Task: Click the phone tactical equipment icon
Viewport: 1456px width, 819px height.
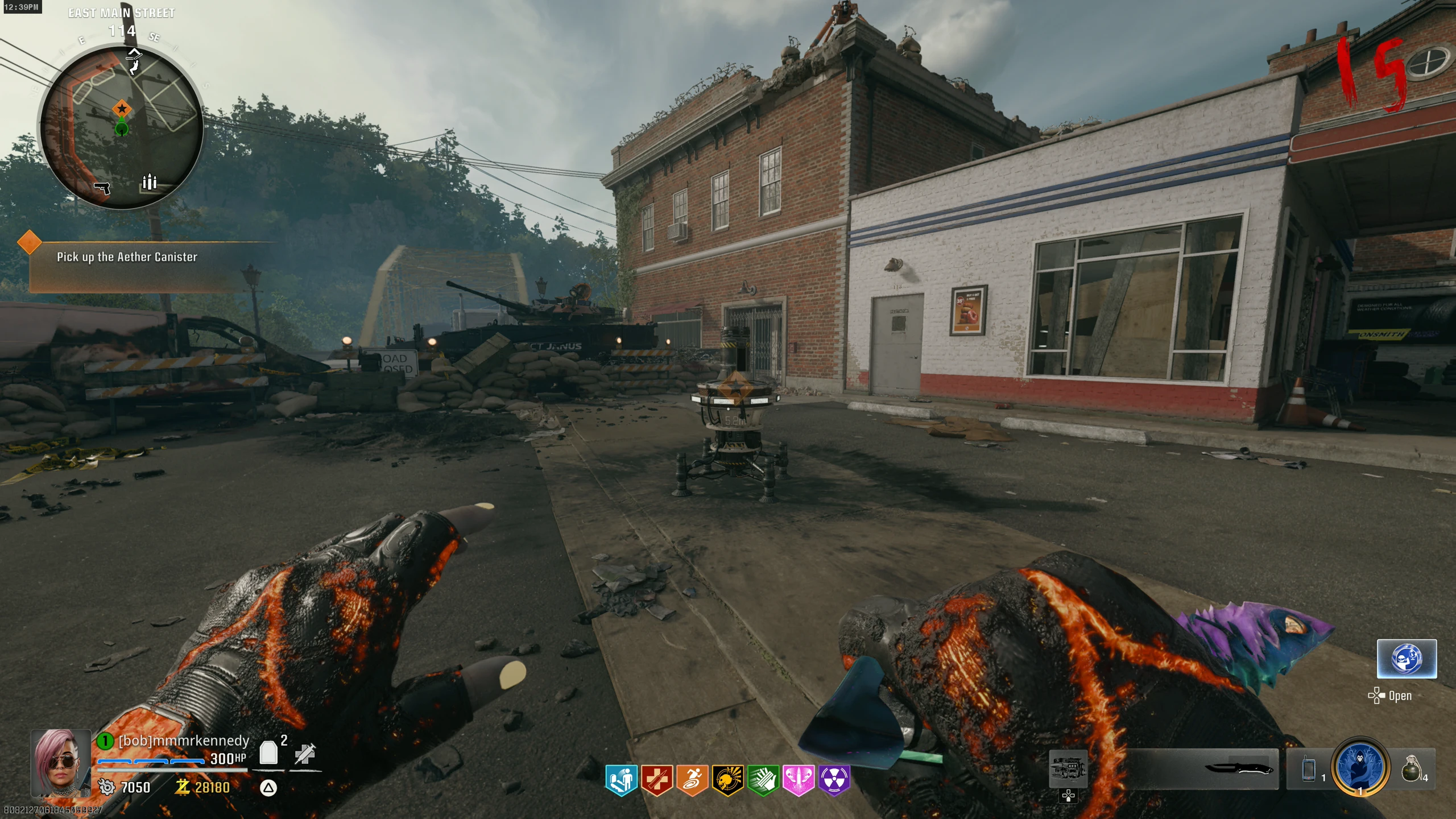Action: (x=1309, y=770)
